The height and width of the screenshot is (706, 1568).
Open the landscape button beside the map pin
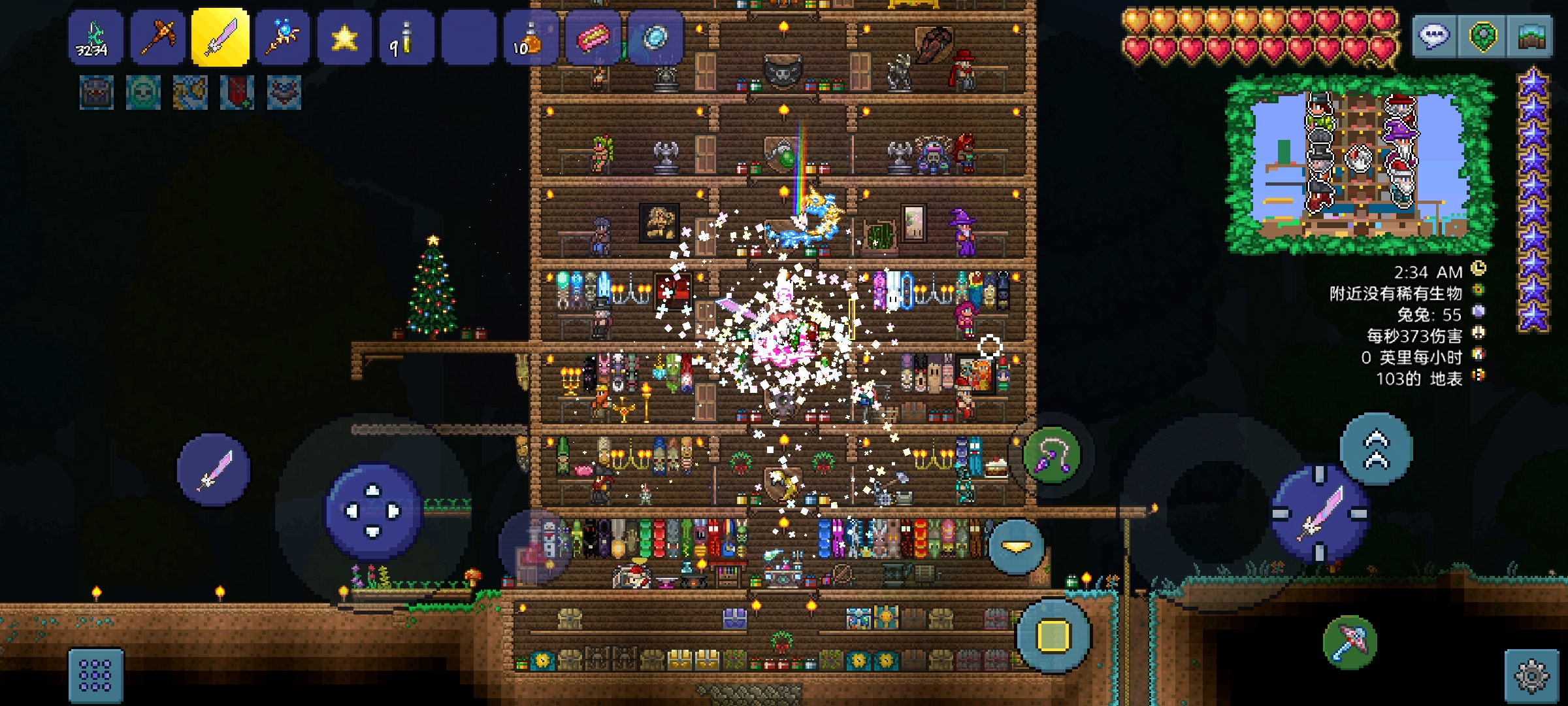pos(1531,37)
